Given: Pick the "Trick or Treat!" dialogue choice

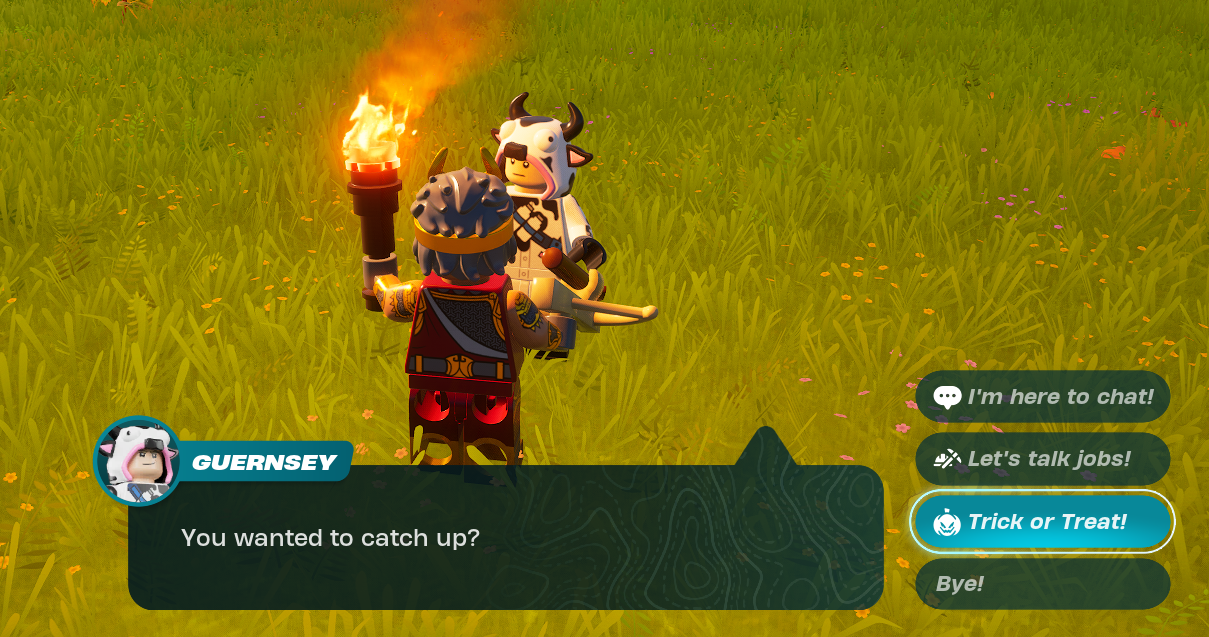Looking at the screenshot, I should 1043,522.
